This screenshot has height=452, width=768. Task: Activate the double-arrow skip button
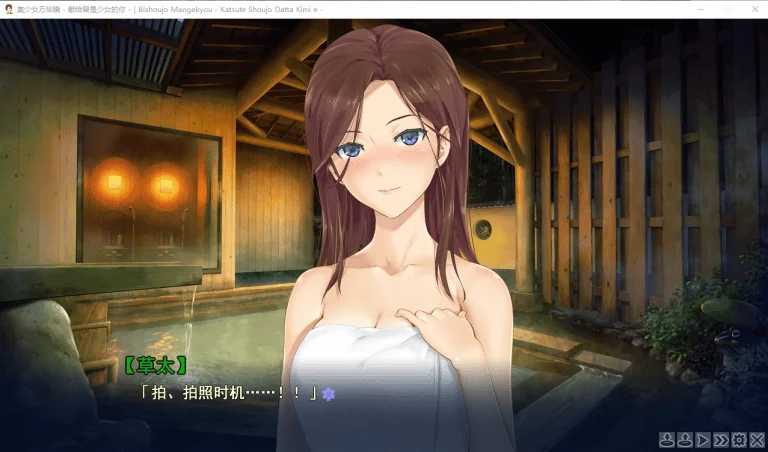pyautogui.click(x=721, y=439)
